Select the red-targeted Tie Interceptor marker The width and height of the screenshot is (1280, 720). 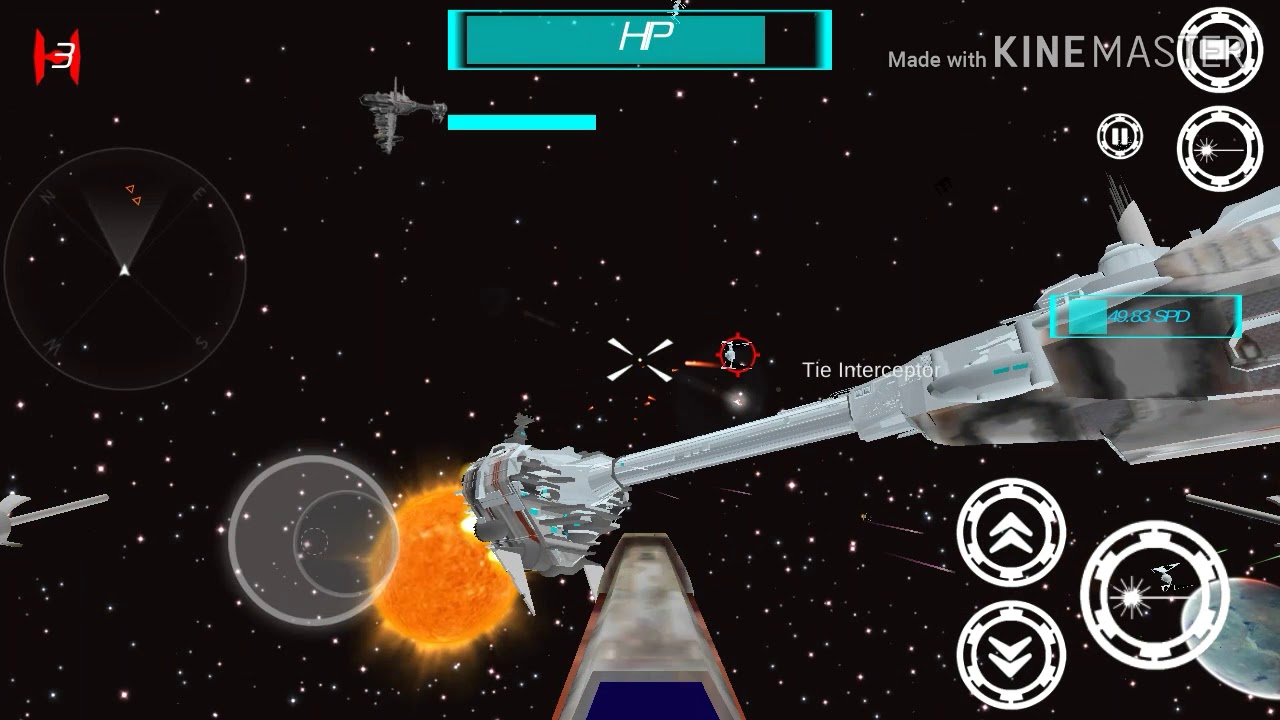tap(738, 354)
